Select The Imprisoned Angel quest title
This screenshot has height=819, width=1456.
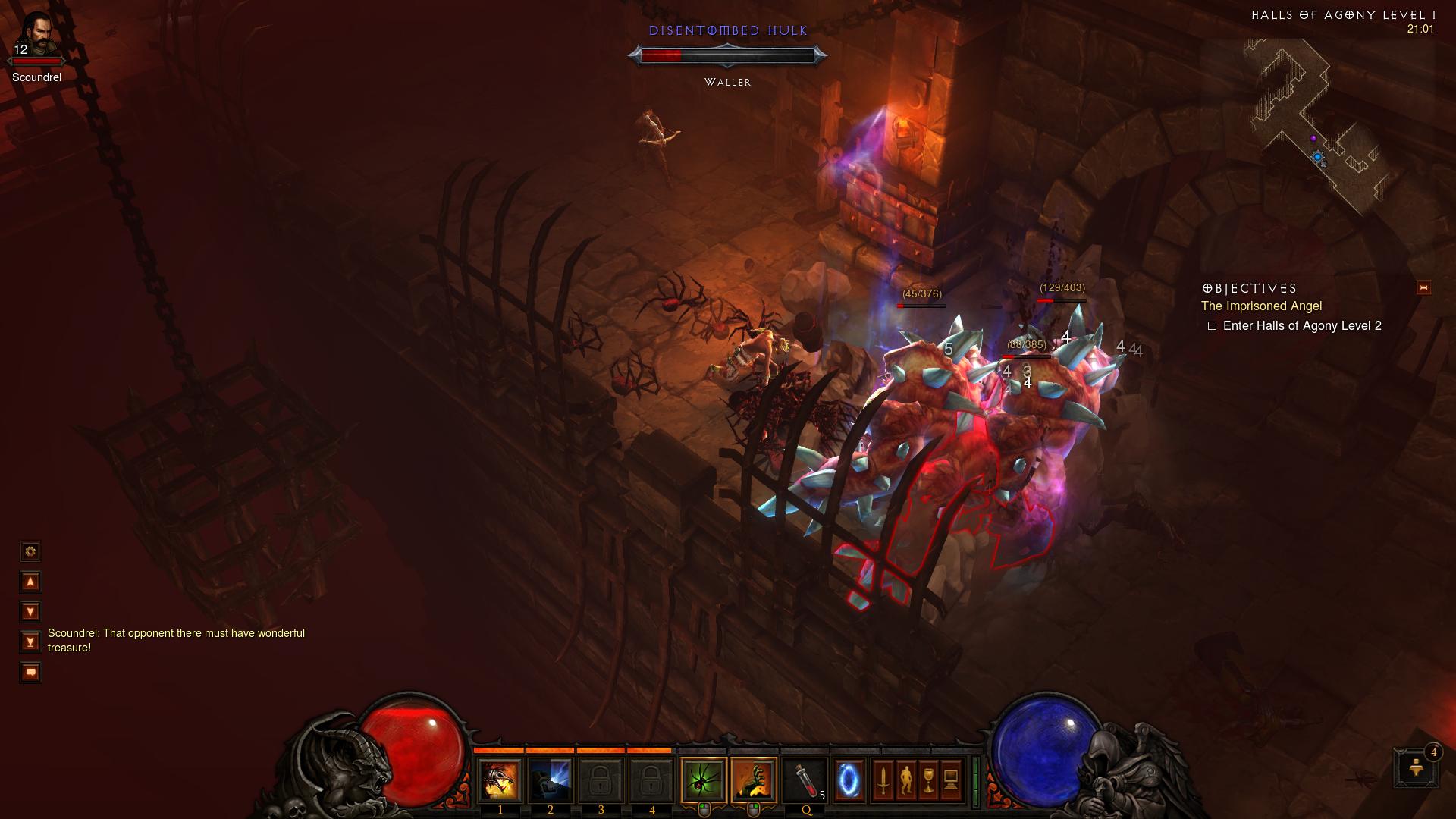tap(1261, 306)
